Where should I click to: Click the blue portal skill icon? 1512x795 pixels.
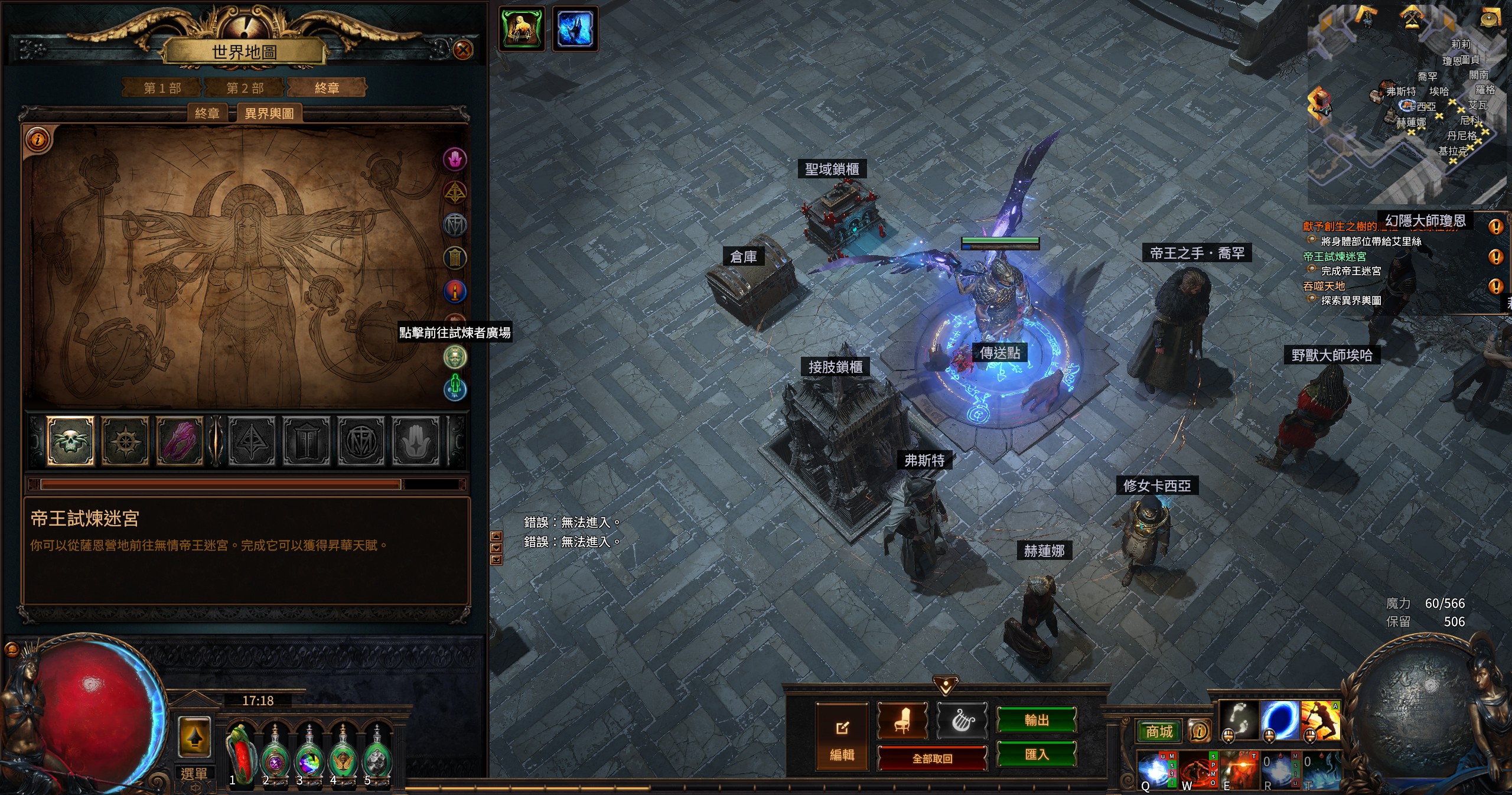(x=1279, y=721)
